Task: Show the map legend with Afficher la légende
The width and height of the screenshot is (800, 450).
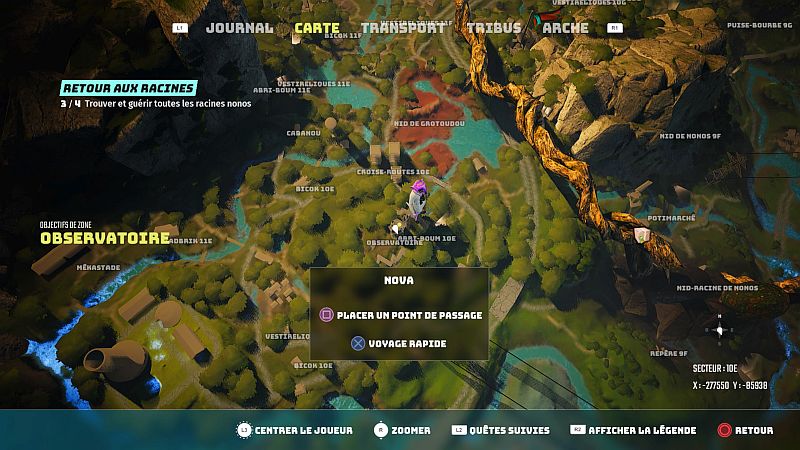Action: (641, 430)
